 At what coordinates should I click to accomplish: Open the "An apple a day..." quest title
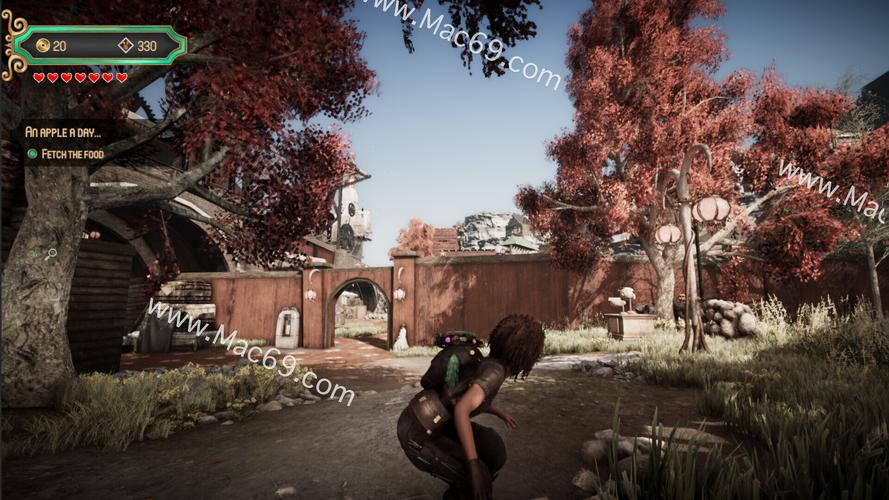62,131
